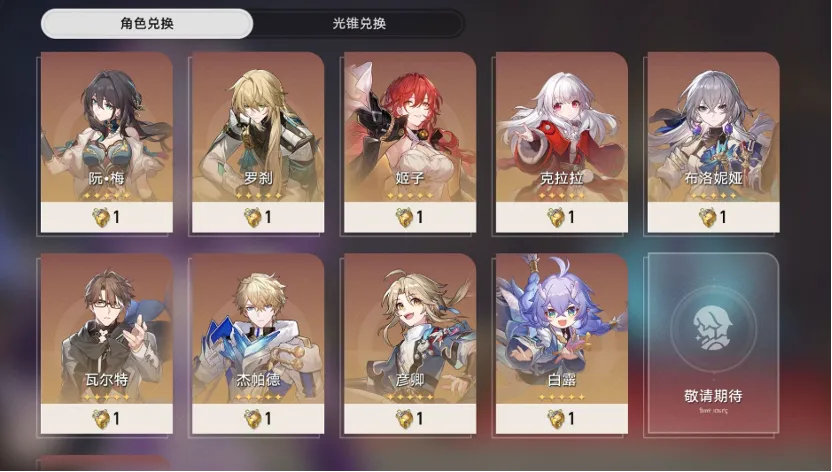Click the 敬请期待 placeholder card
The image size is (832, 472).
[x=712, y=343]
